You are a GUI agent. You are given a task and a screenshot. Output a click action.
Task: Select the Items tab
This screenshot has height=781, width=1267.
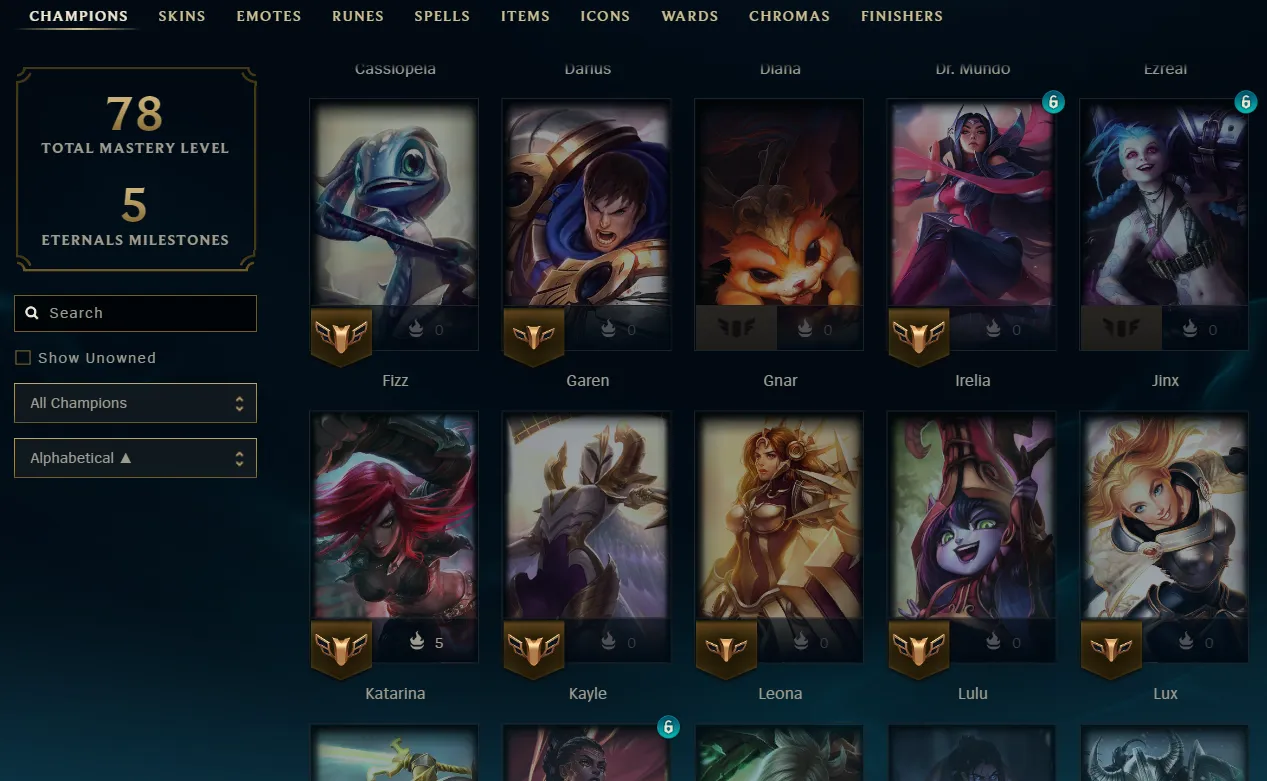pyautogui.click(x=525, y=16)
